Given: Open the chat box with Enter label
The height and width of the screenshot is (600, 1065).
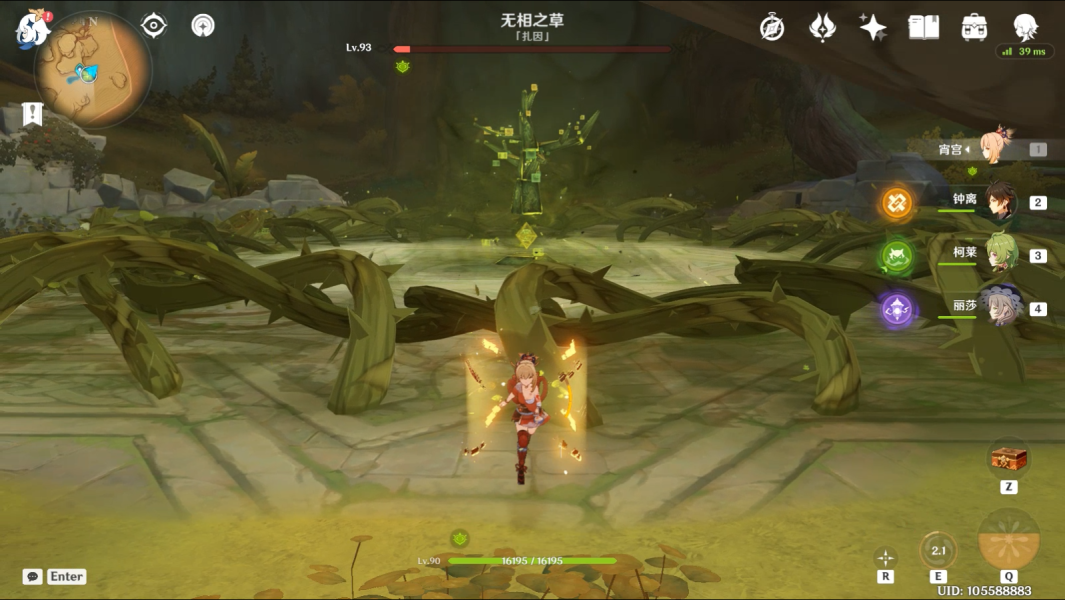Looking at the screenshot, I should point(54,577).
